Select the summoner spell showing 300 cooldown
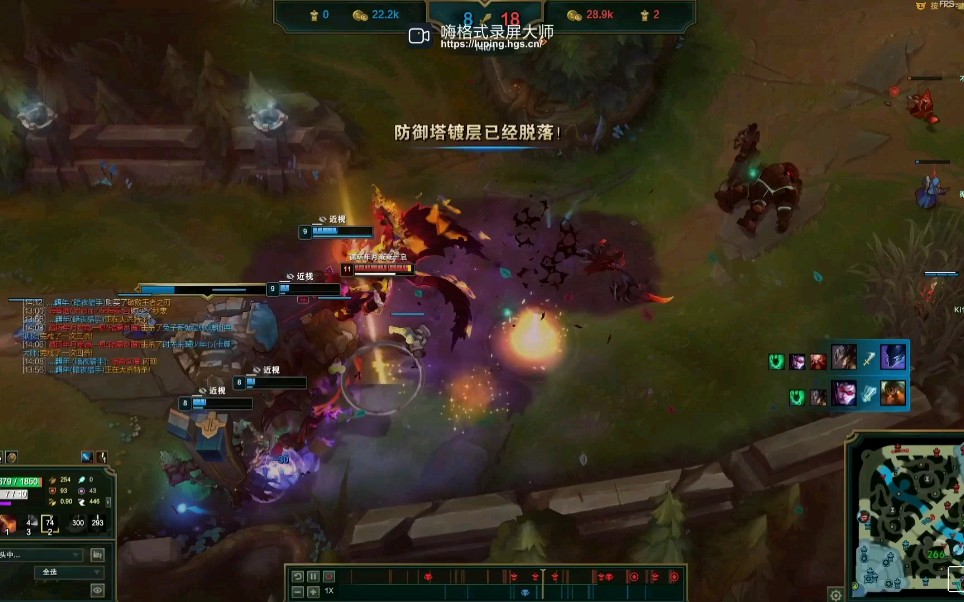The width and height of the screenshot is (964, 602). (78, 524)
